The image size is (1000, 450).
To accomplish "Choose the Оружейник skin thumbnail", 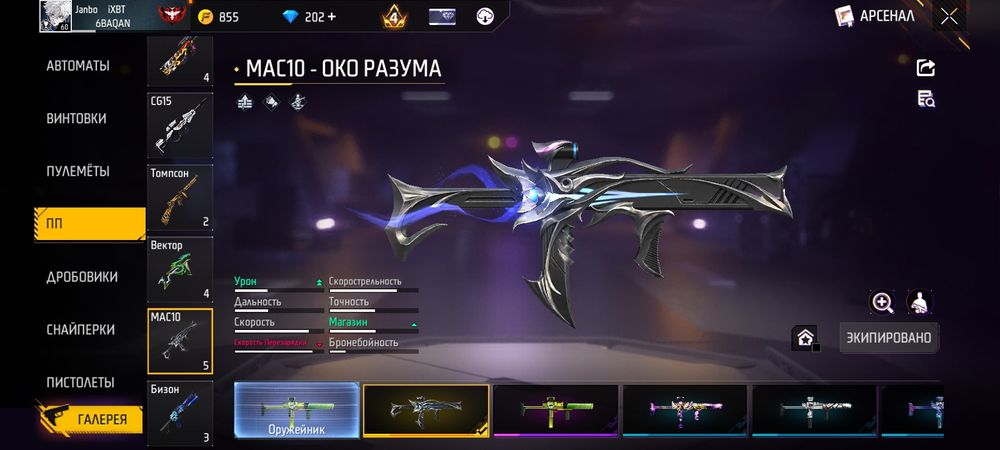I will 296,411.
